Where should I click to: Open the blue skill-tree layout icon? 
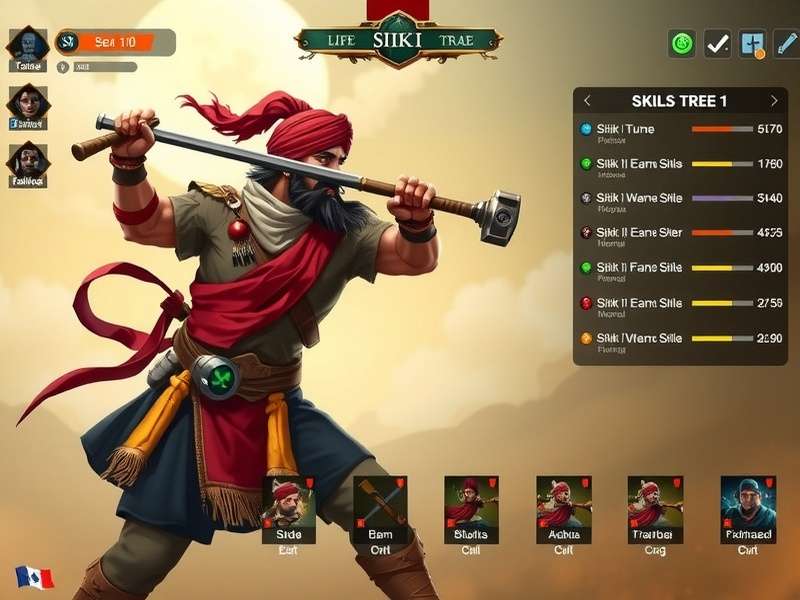coord(752,43)
